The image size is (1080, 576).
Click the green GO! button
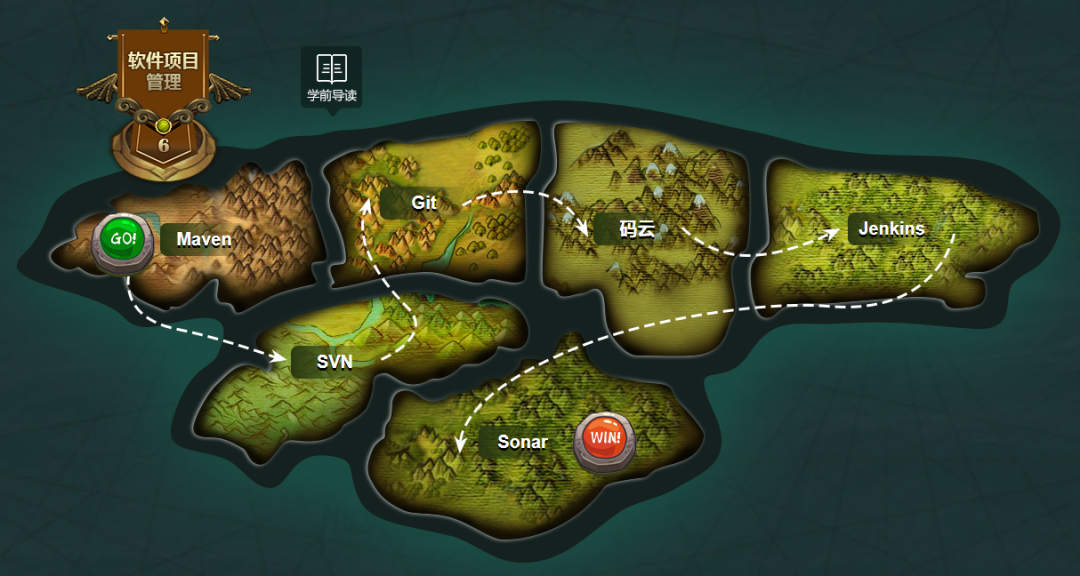coord(123,241)
